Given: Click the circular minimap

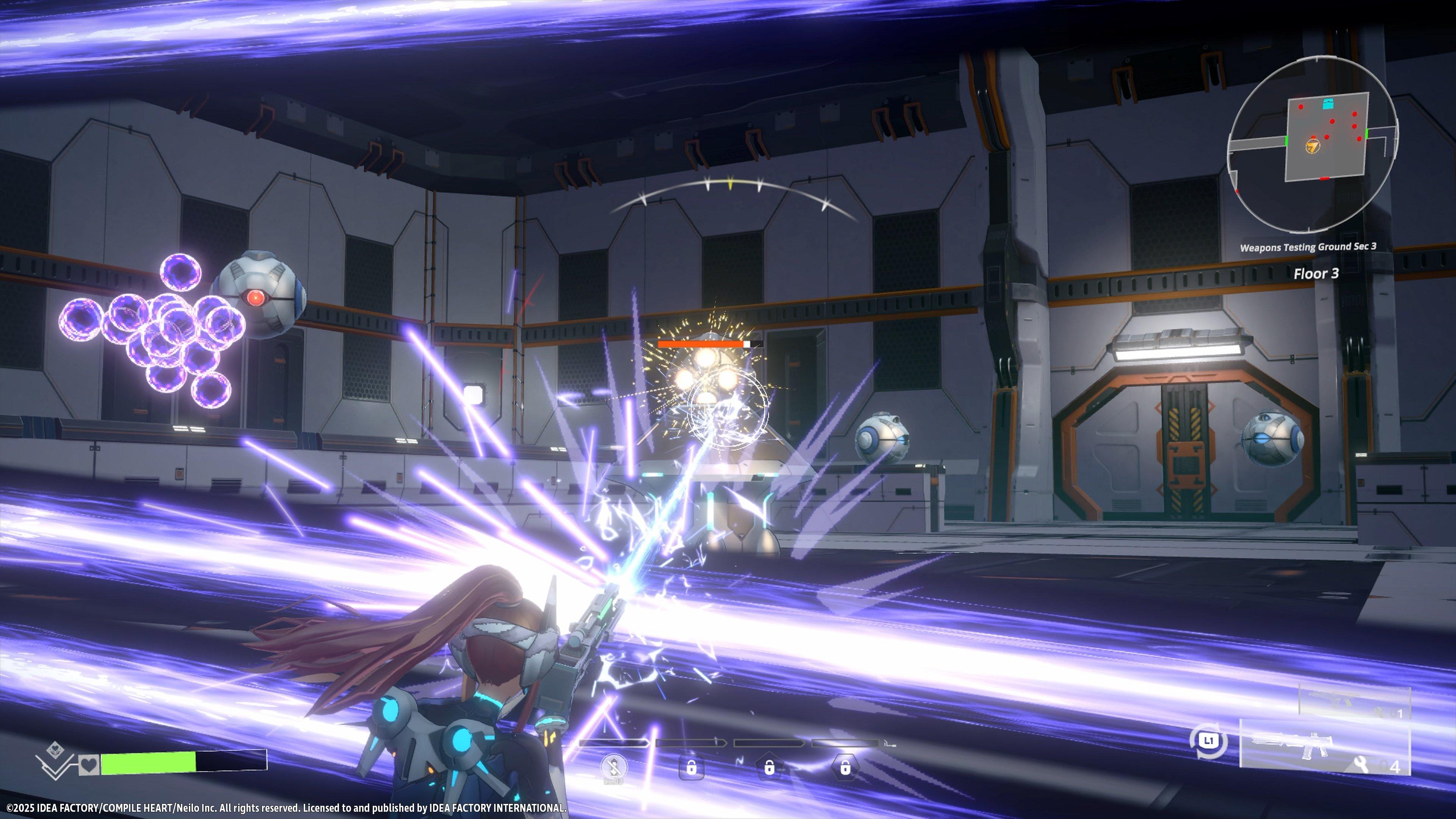Looking at the screenshot, I should tap(1312, 145).
